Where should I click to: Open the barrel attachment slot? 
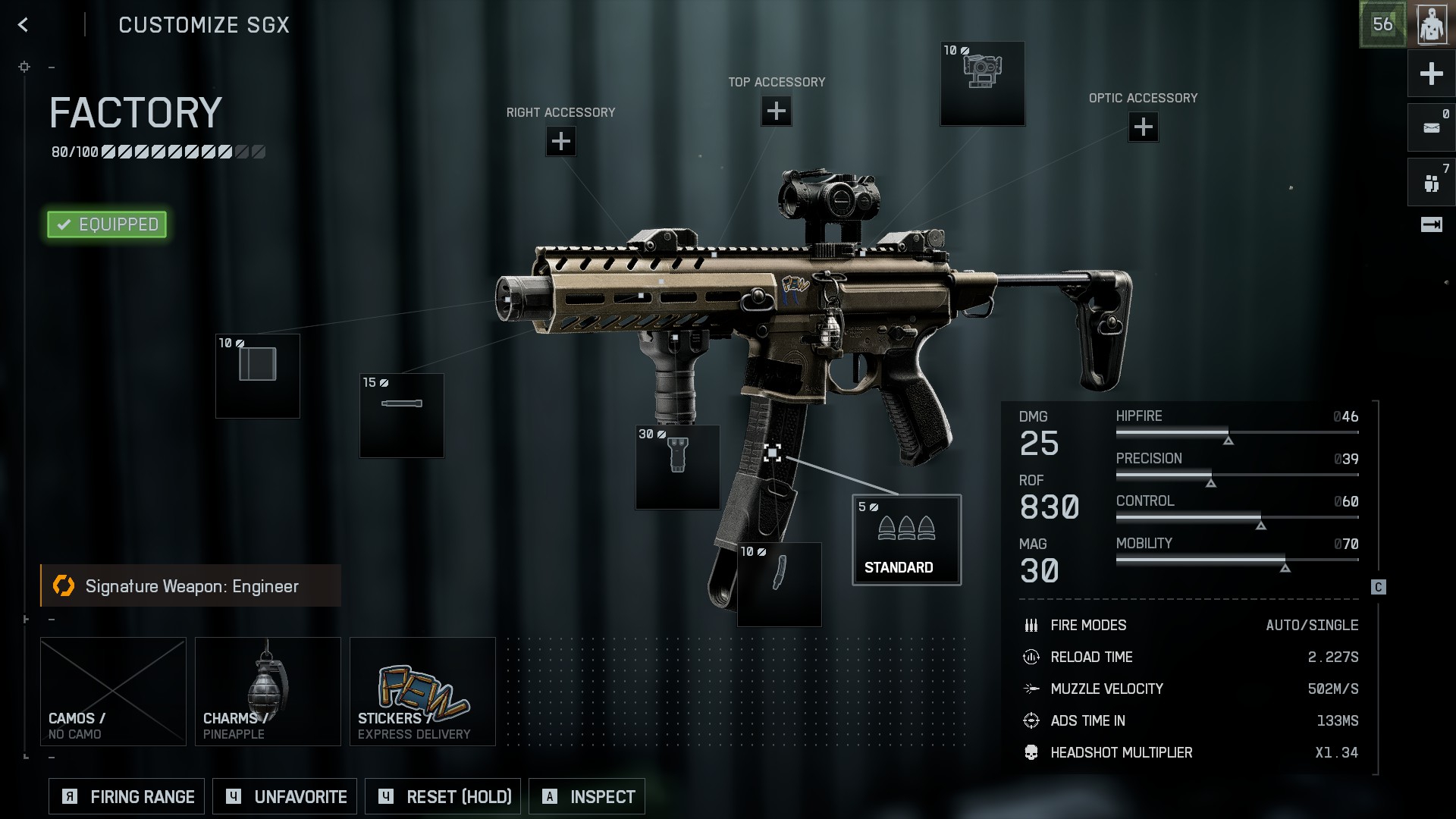point(401,416)
